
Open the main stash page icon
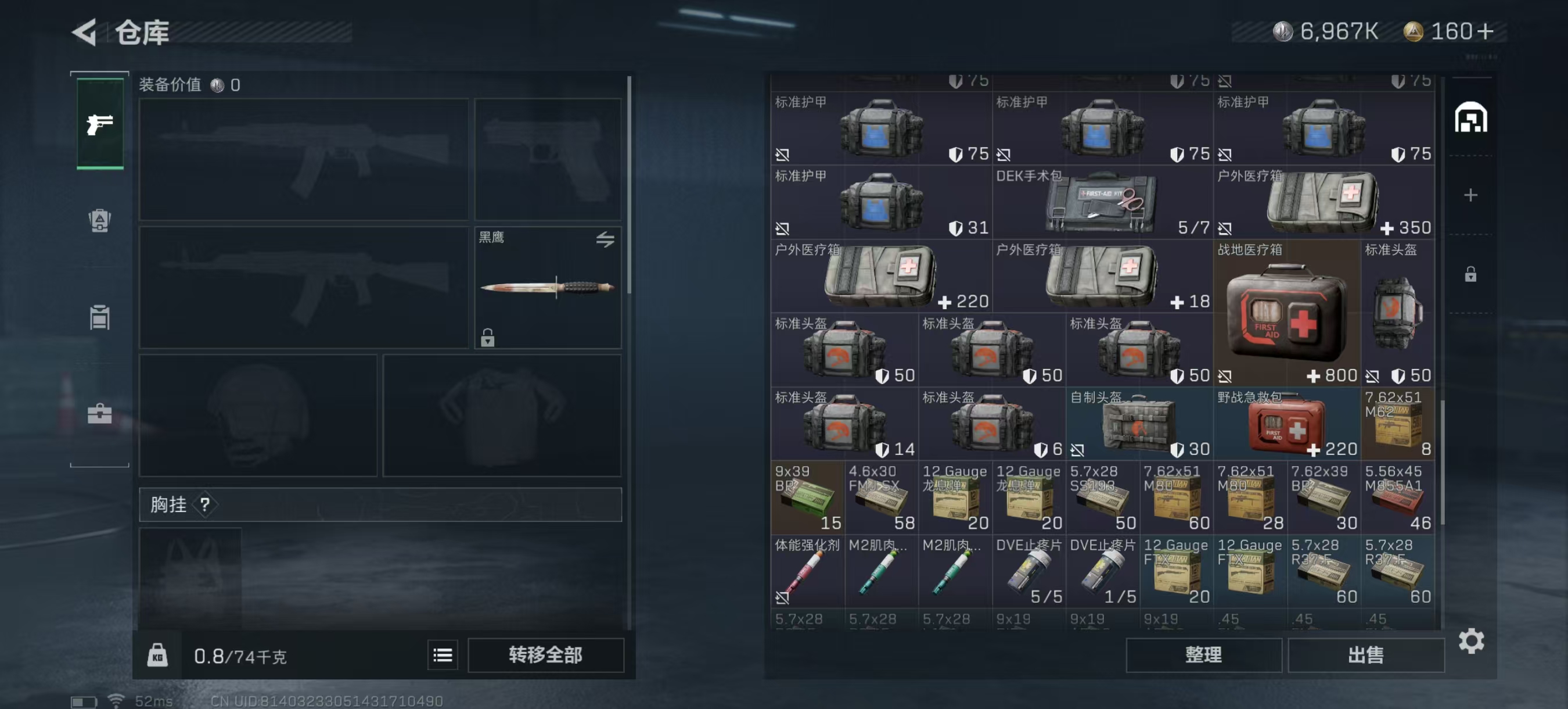1470,117
